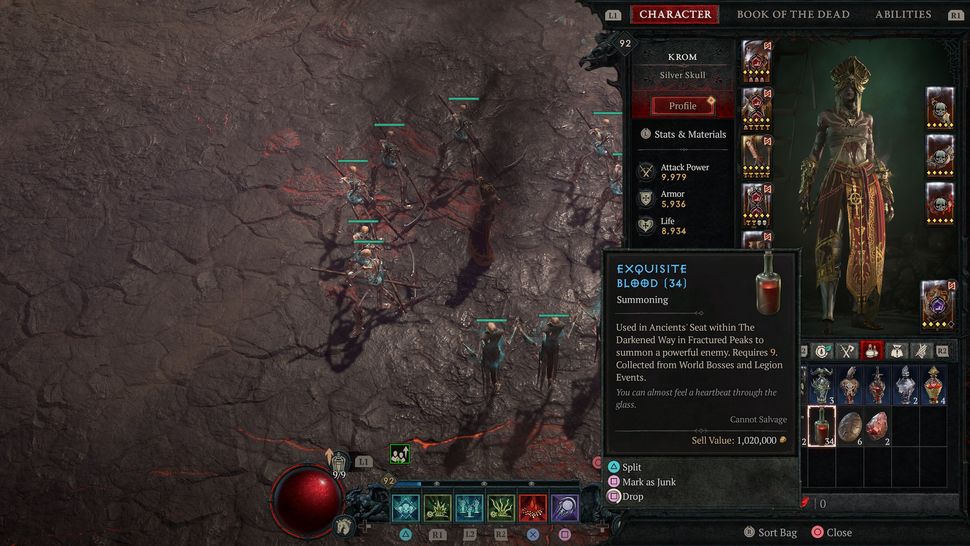Select the grey egg-shaped item stack of 6

[x=850, y=427]
